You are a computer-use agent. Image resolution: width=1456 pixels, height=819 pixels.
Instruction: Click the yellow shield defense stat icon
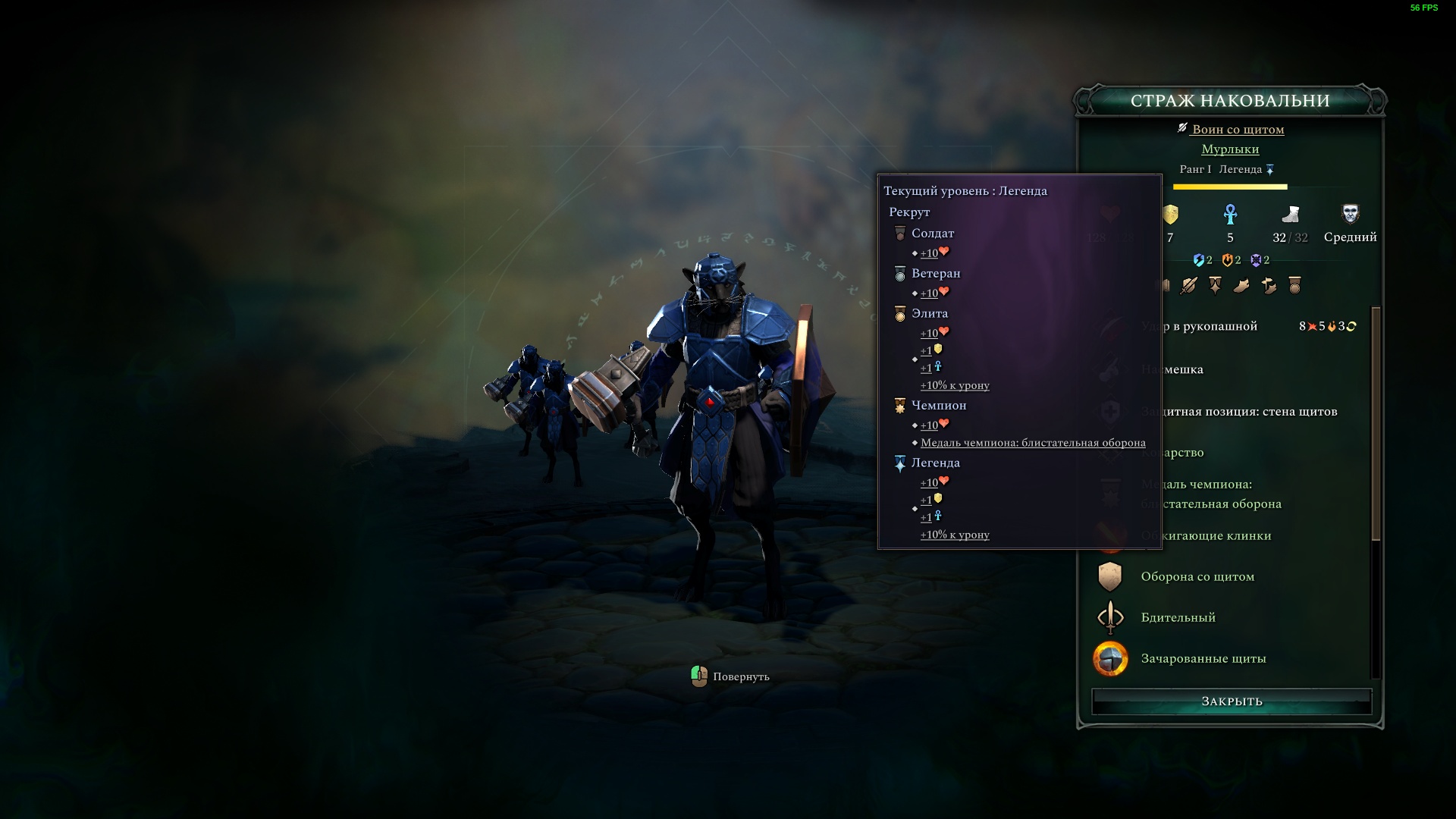pyautogui.click(x=1170, y=215)
